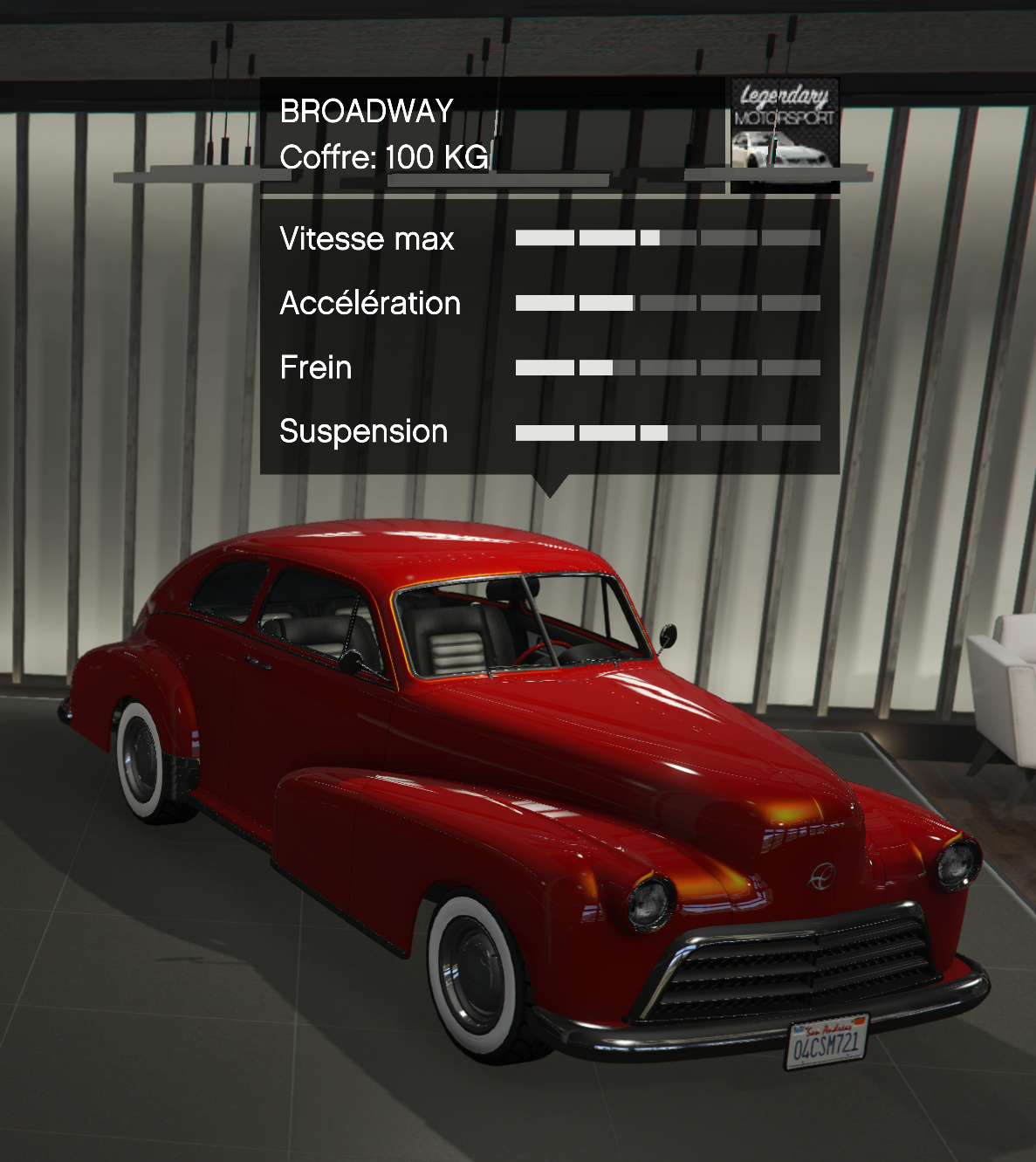Viewport: 1036px width, 1162px height.
Task: Click the Legendary Motorsport logo
Action: pos(785,131)
